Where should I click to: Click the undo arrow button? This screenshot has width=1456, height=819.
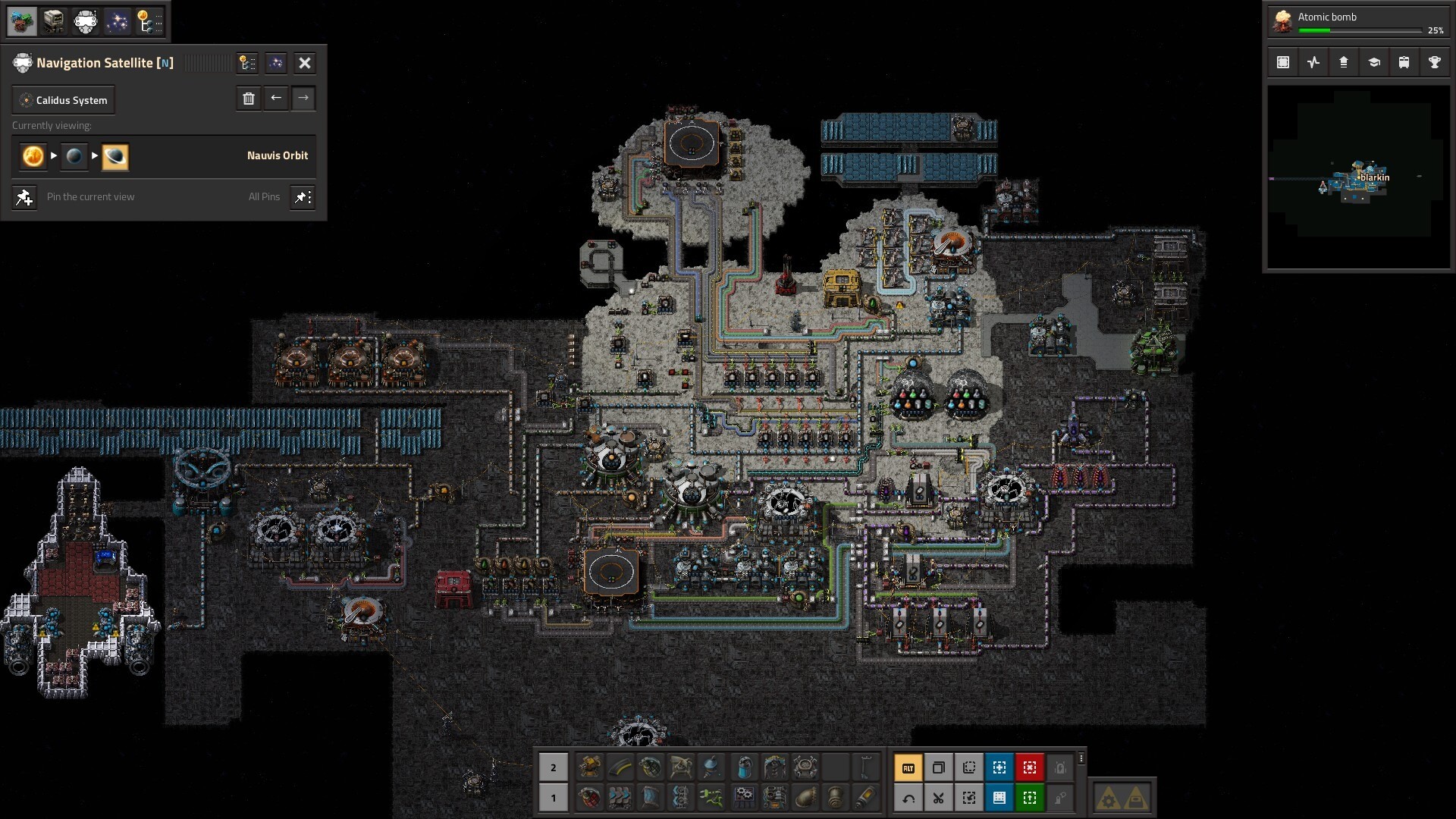pos(908,798)
